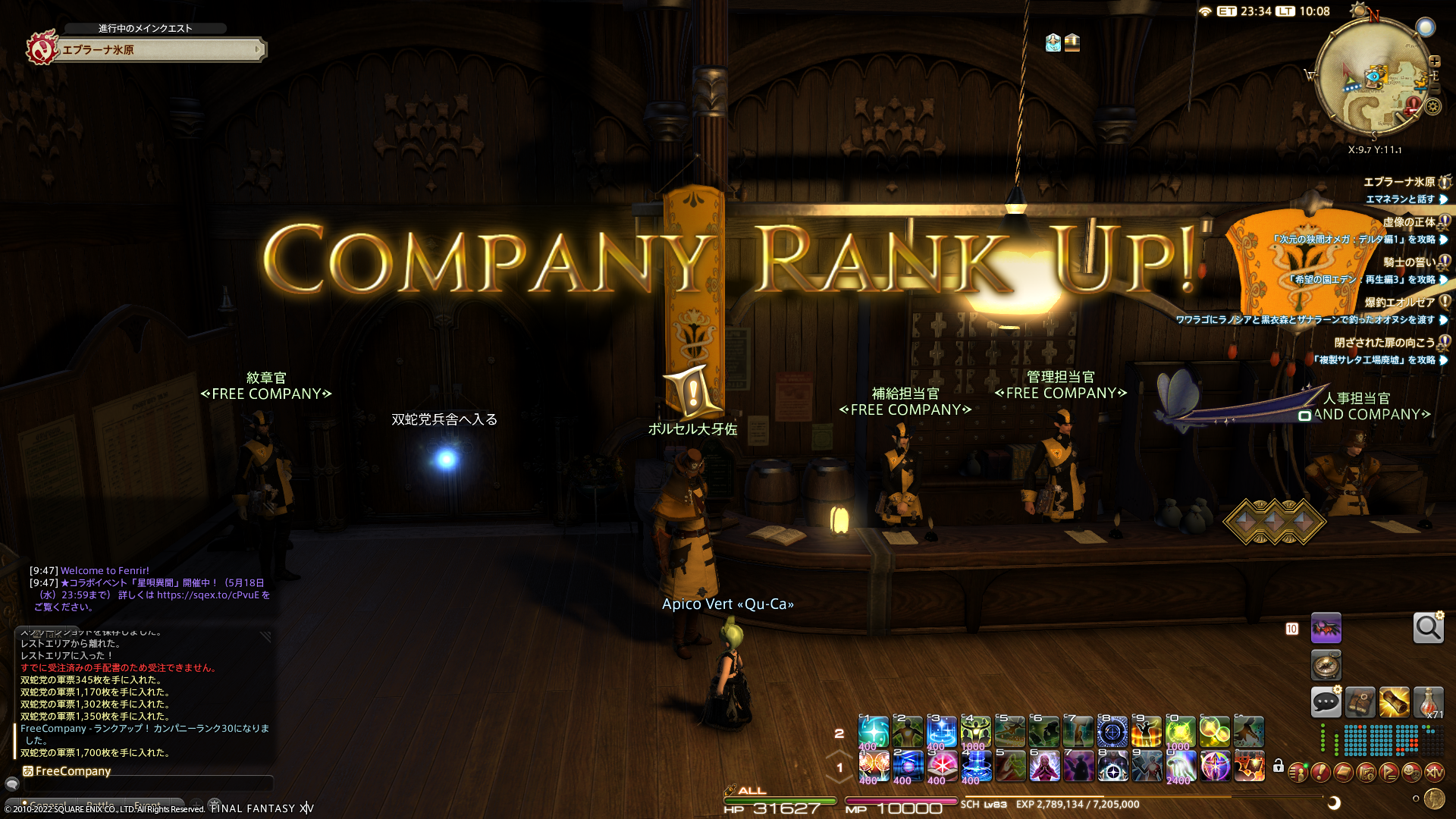This screenshot has width=1456, height=819.
Task: Switch to the Event chat tab
Action: 147,805
